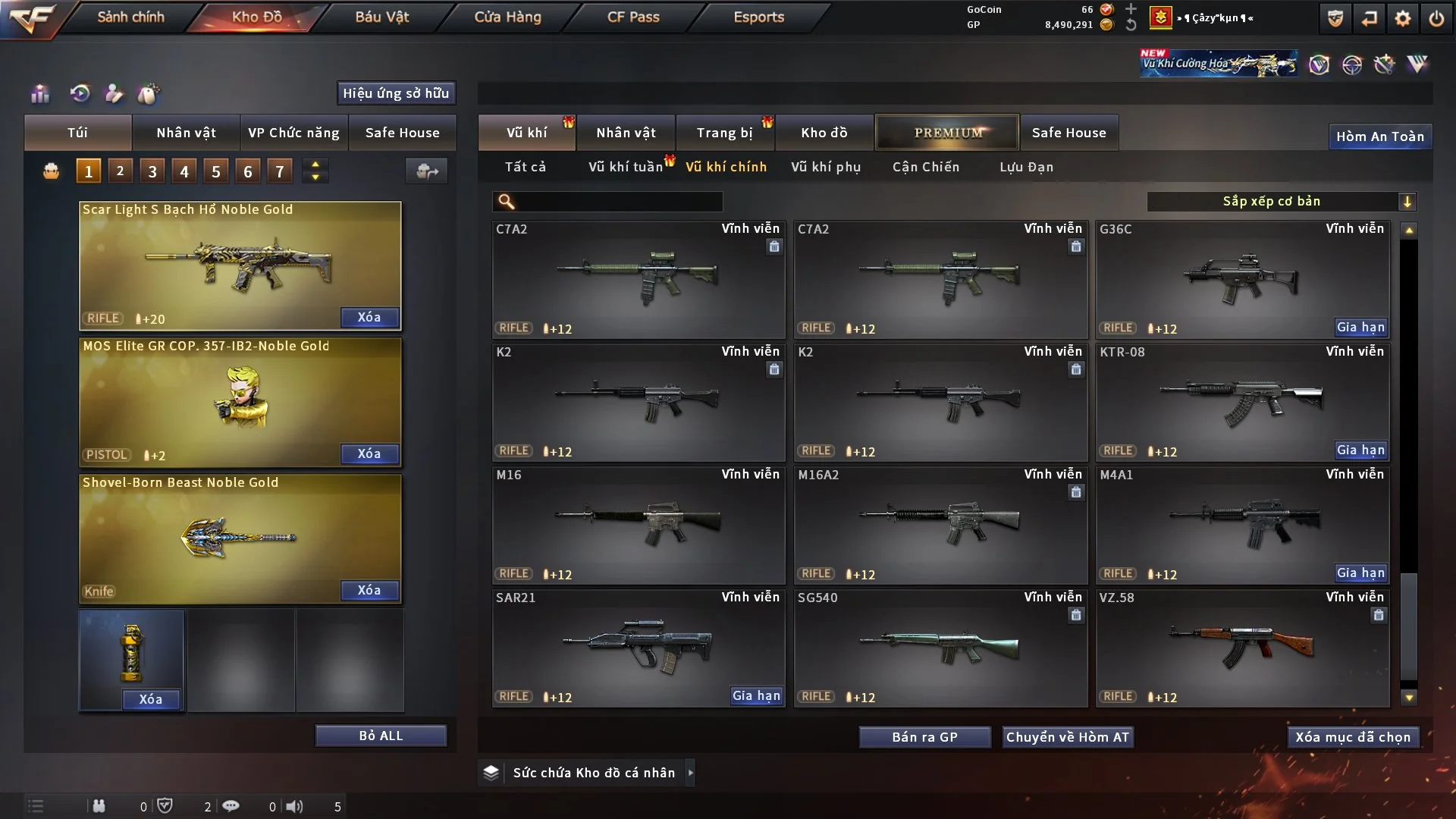
Task: Show the Vũ khí phụ weapon category
Action: click(x=826, y=167)
